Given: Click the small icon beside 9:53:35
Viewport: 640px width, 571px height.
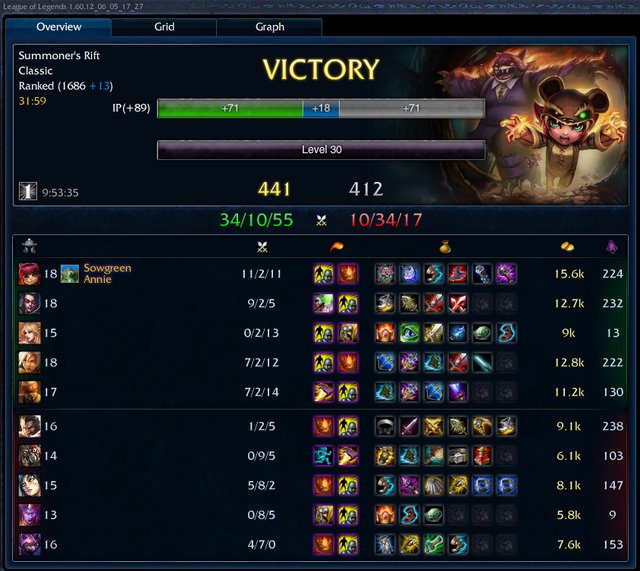Looking at the screenshot, I should click(27, 191).
